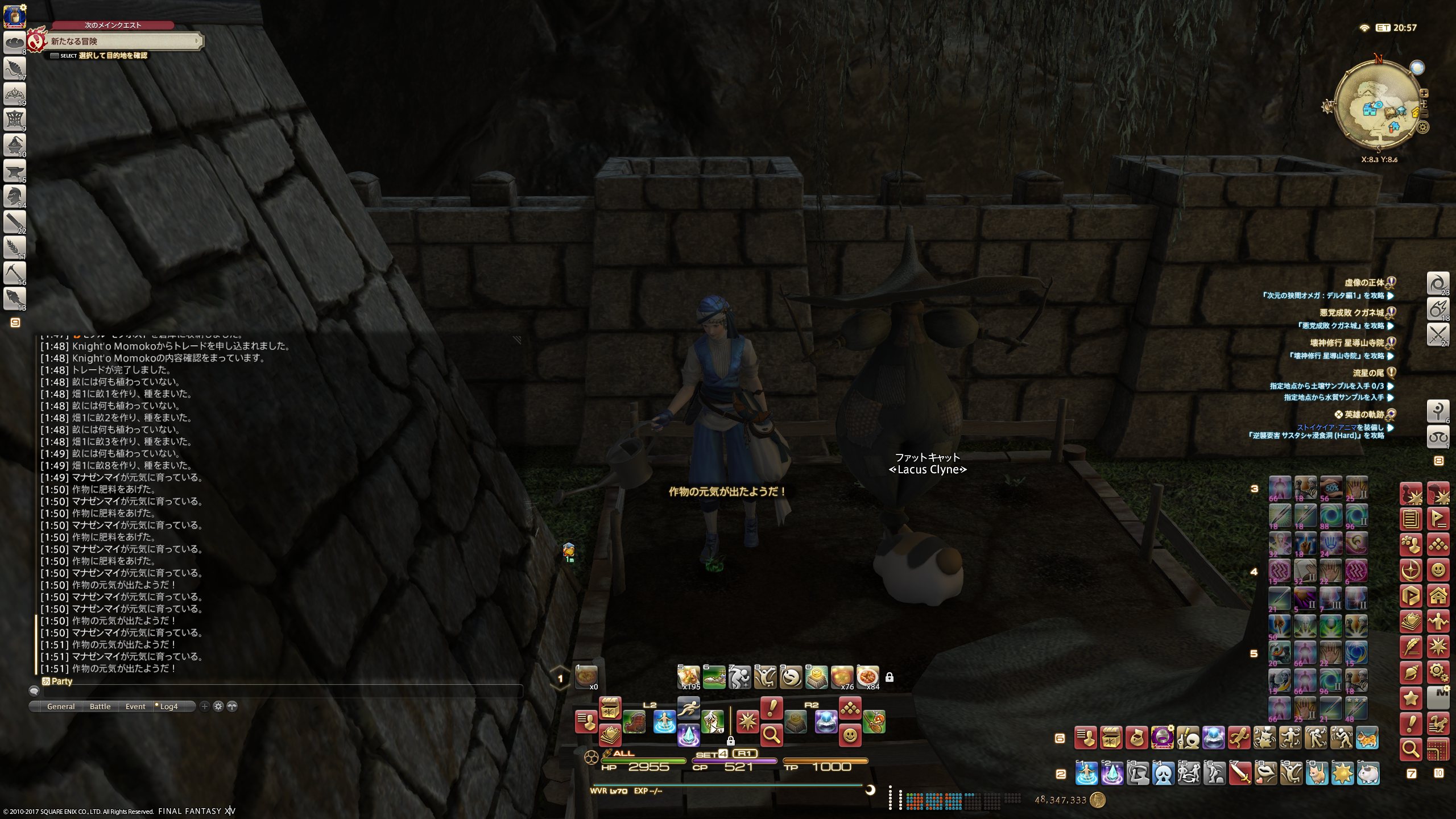1456x819 pixels.
Task: Open the magnifying glass search icon above hotbar 7
Action: (1411, 750)
